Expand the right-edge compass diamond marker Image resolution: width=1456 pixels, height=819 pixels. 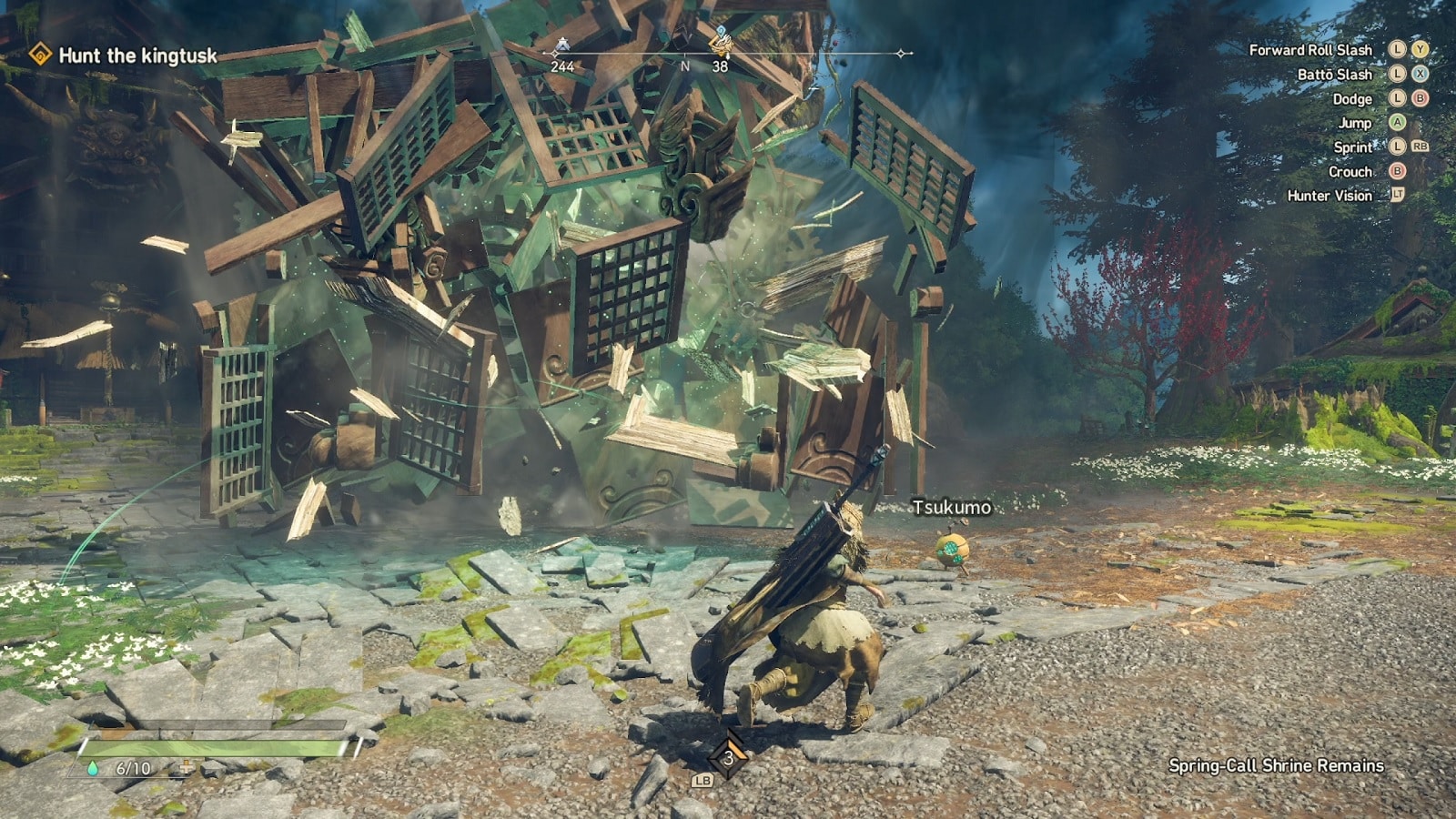coord(901,53)
